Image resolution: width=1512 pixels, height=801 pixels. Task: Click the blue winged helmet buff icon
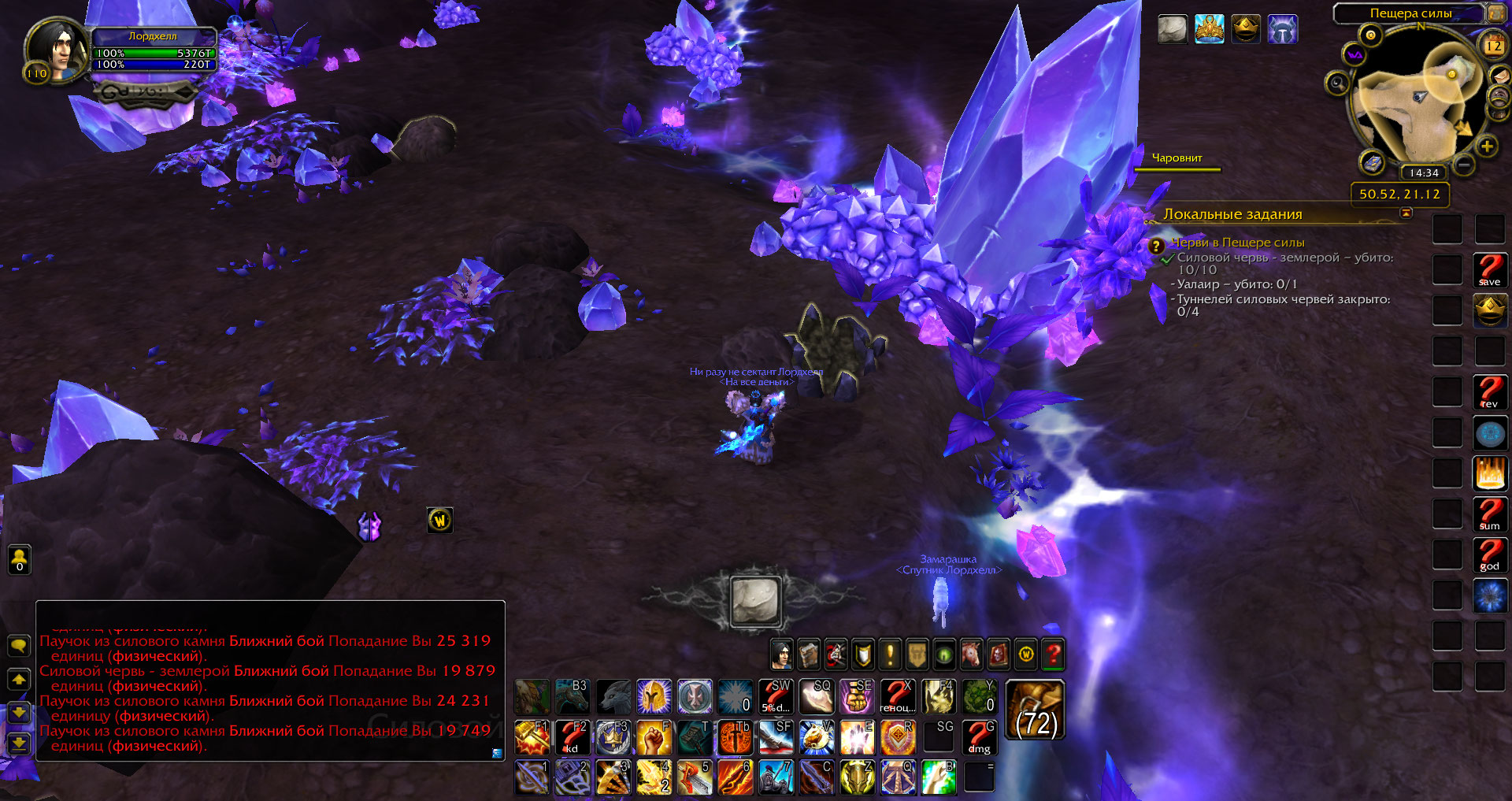pos(1282,30)
